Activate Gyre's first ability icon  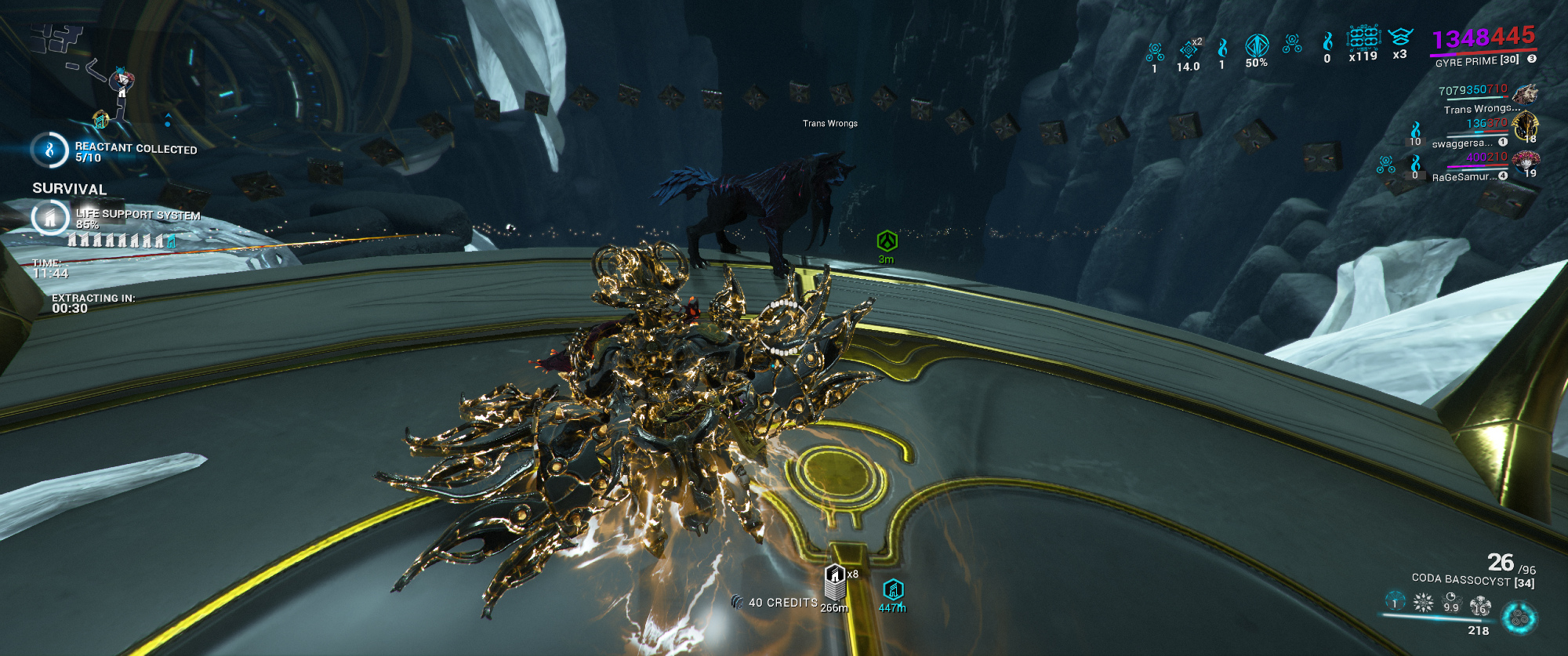[1395, 601]
